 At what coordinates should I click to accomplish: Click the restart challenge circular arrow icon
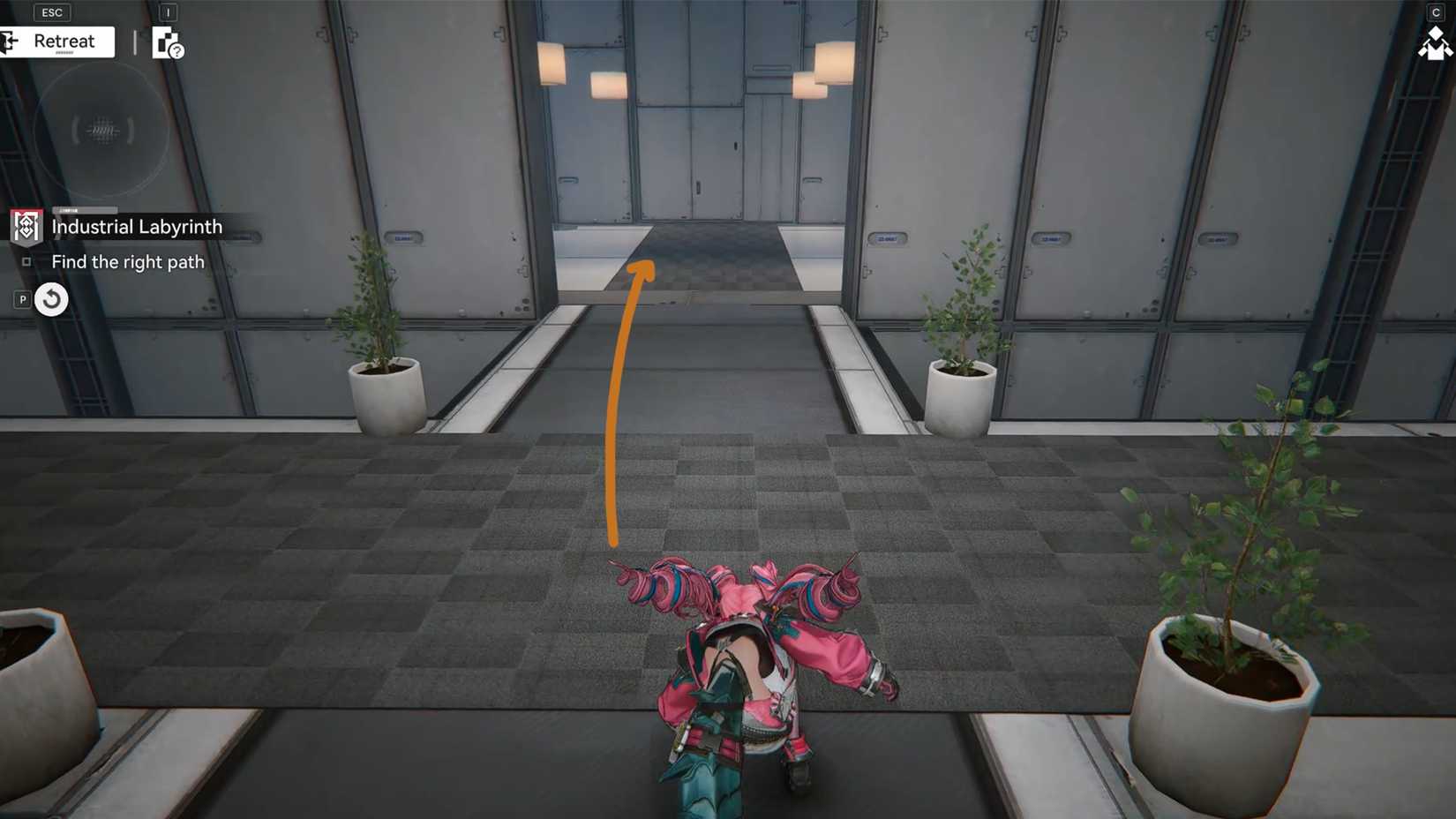(51, 299)
